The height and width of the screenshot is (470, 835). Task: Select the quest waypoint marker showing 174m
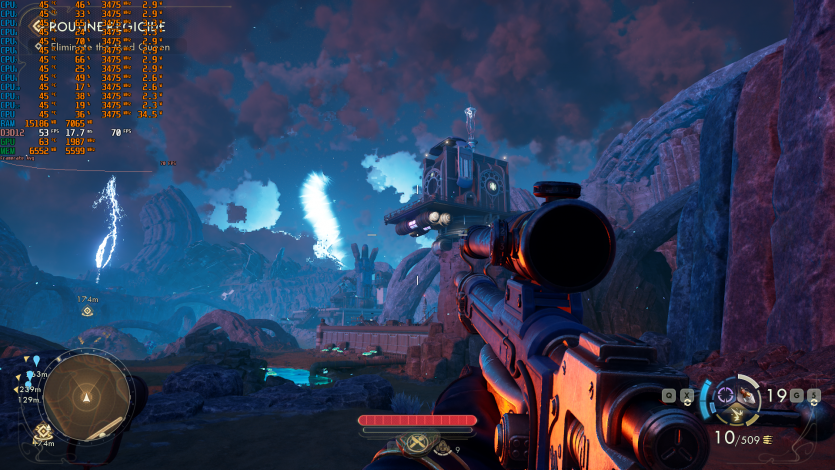click(x=88, y=311)
